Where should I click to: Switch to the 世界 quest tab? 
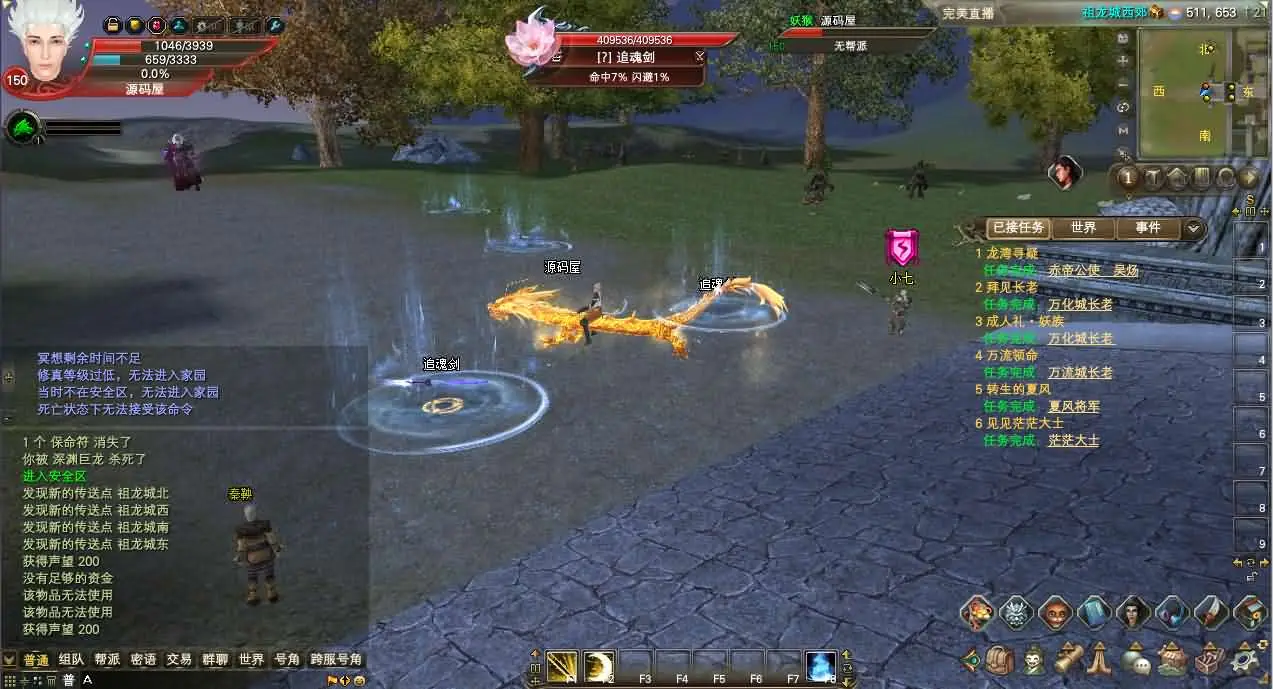(x=1083, y=228)
